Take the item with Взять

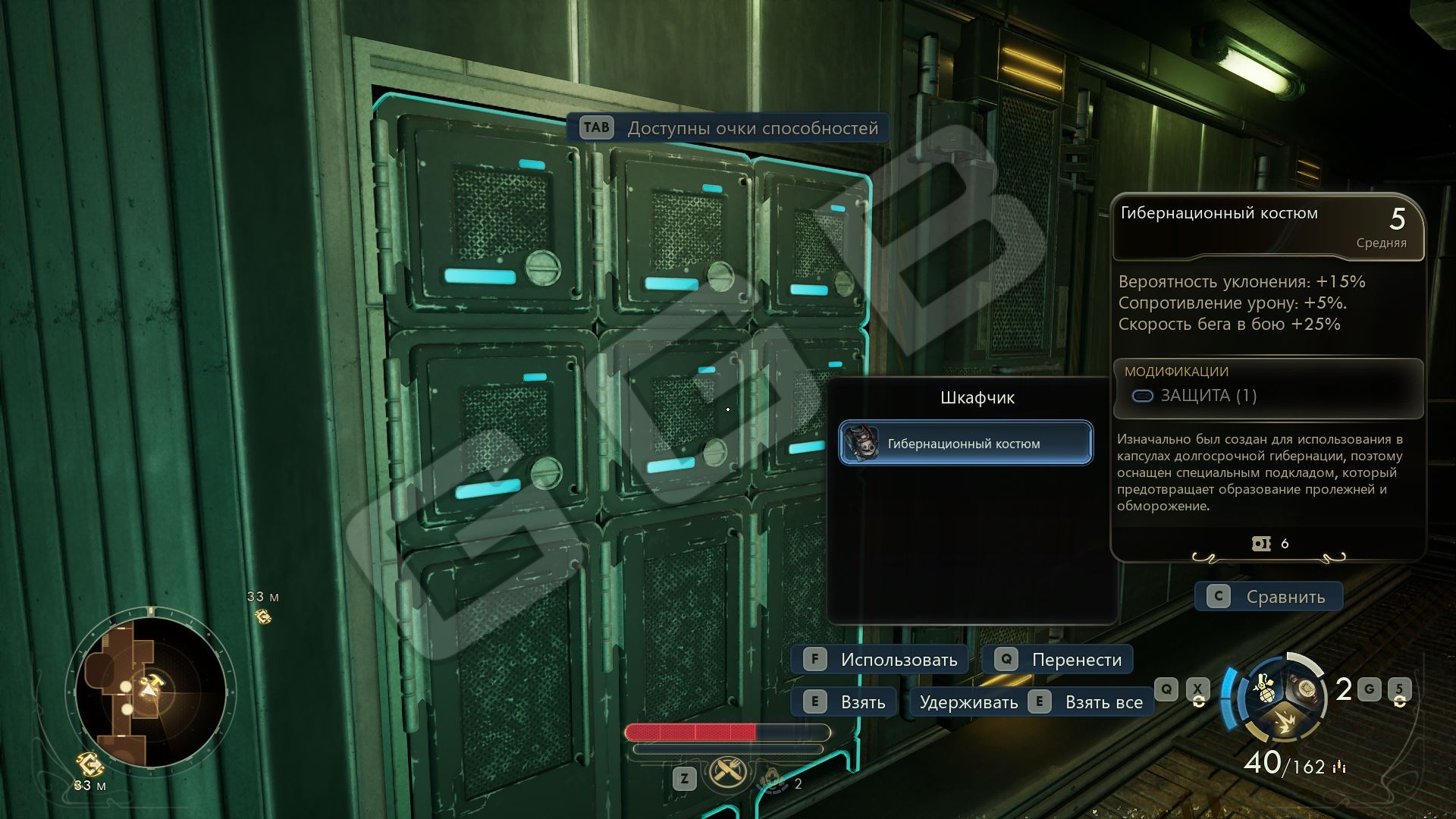[x=844, y=702]
